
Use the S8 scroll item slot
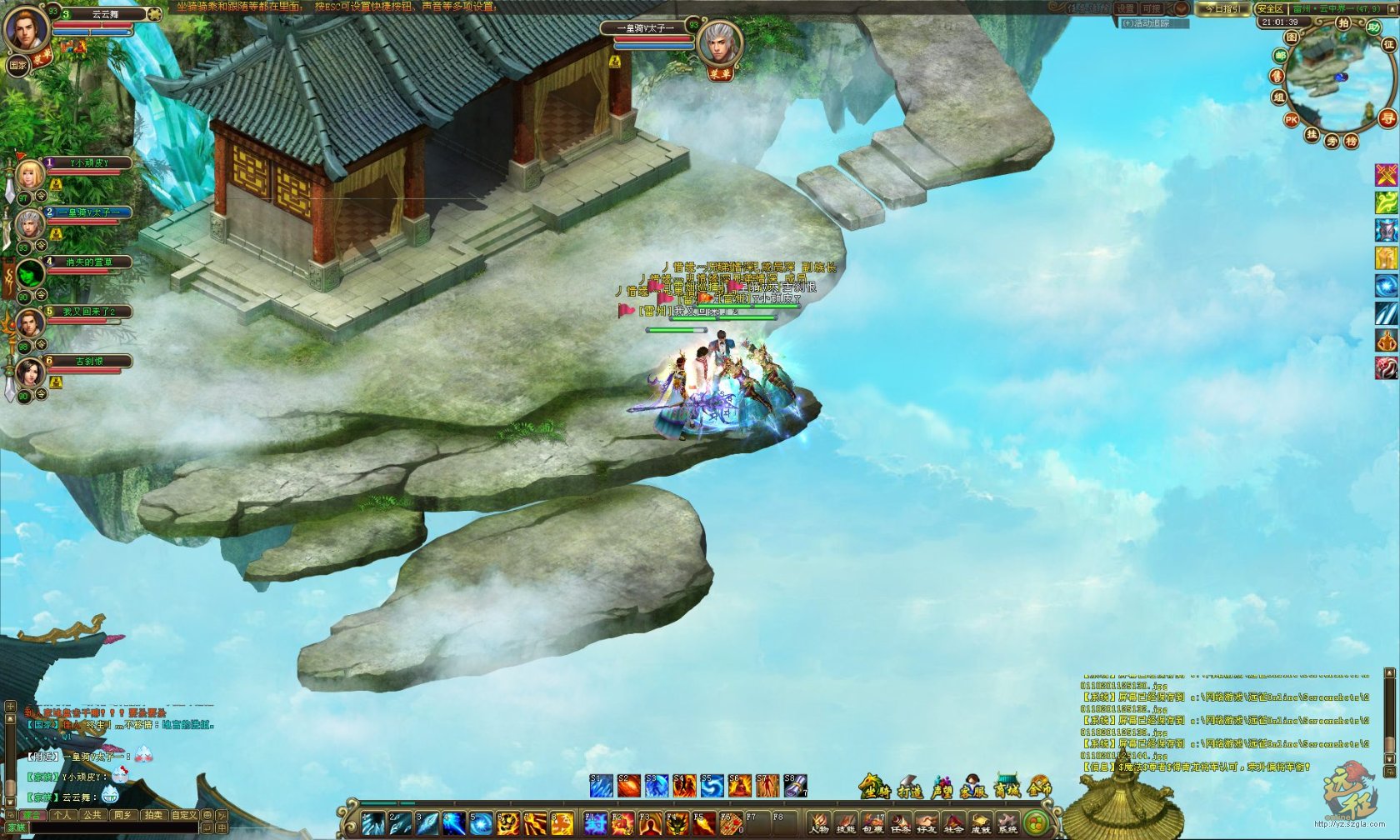pyautogui.click(x=795, y=786)
